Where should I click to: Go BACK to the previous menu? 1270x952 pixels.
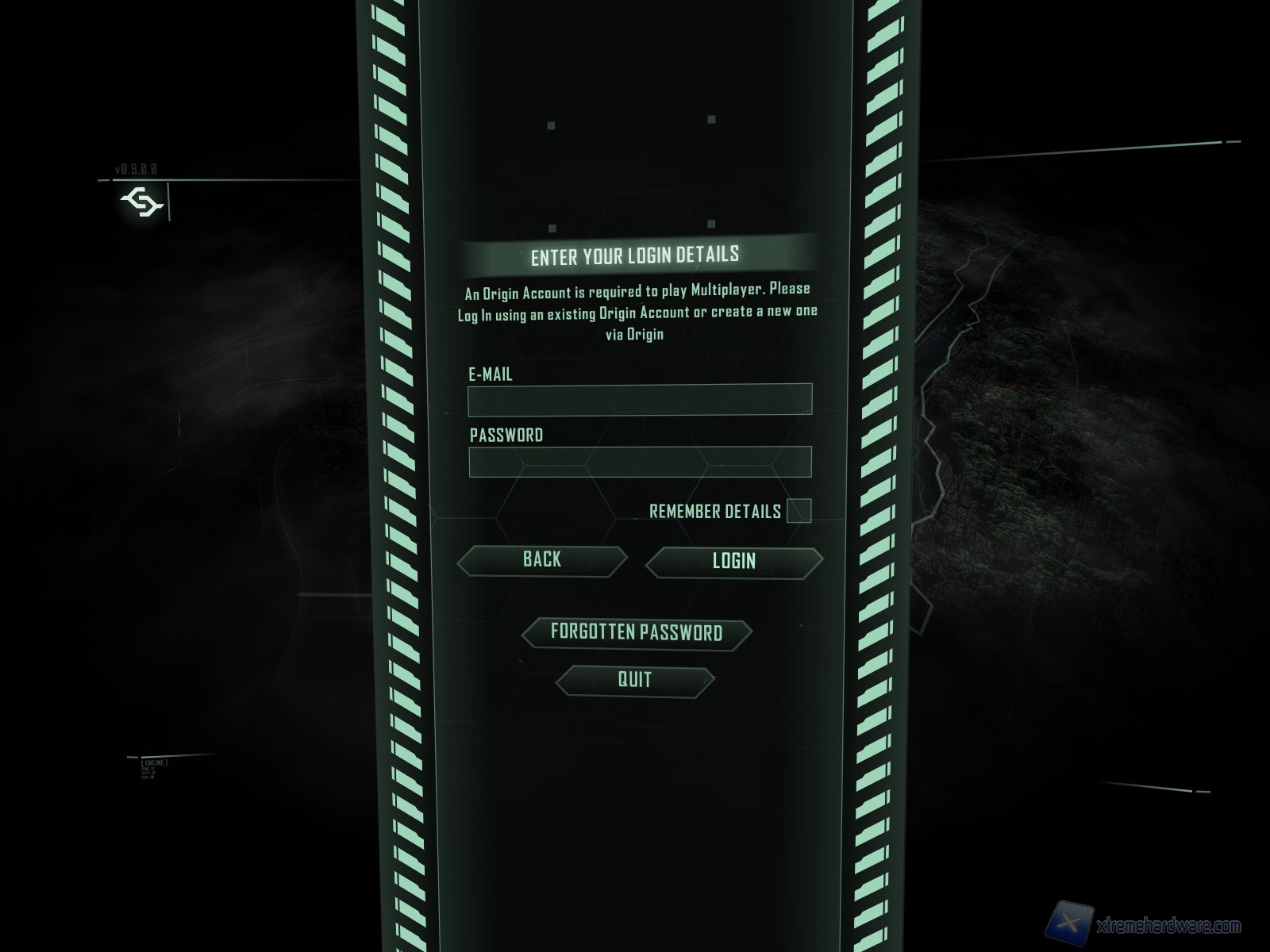pos(542,560)
